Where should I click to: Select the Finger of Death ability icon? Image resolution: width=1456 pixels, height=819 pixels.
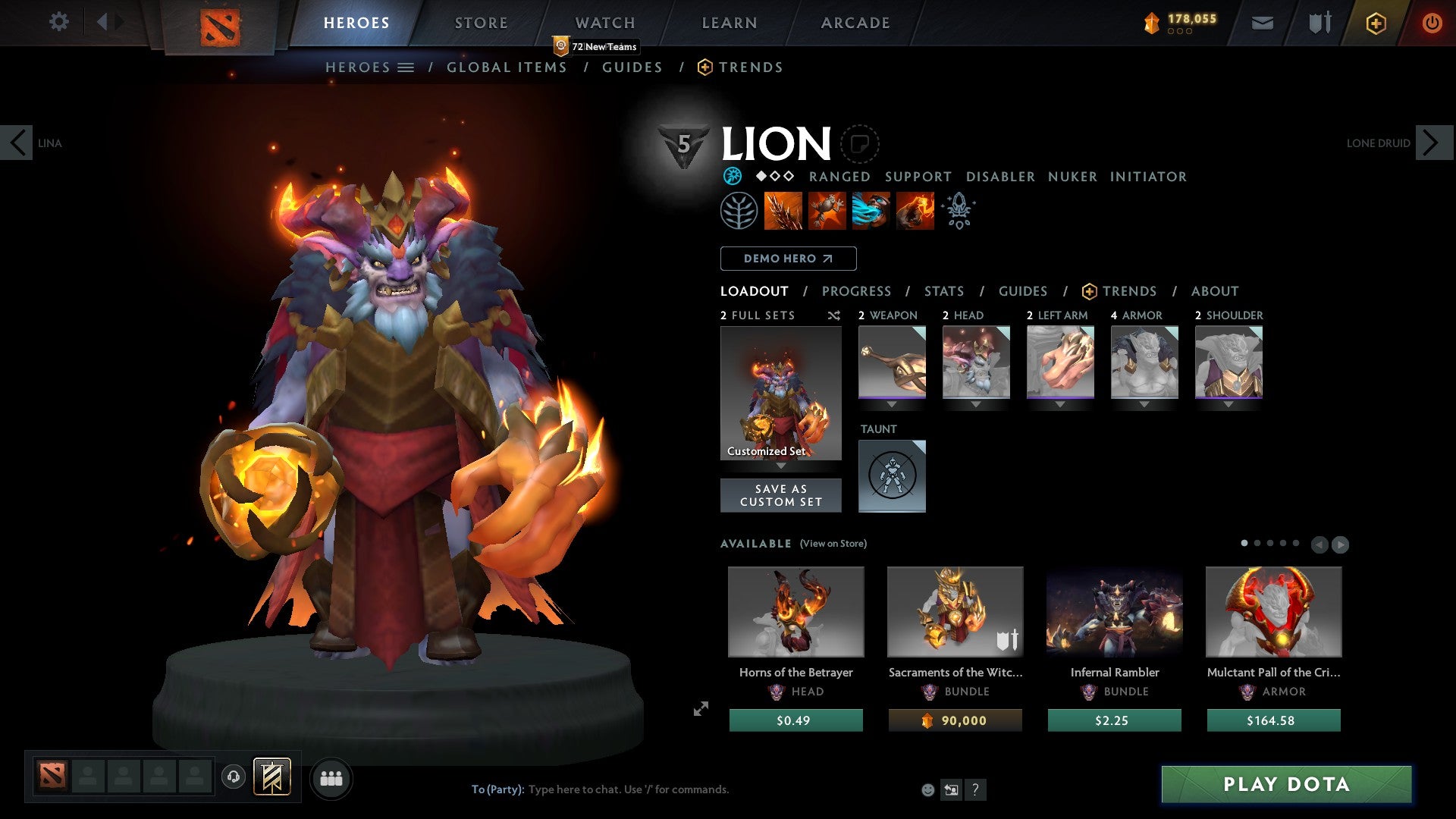click(914, 211)
